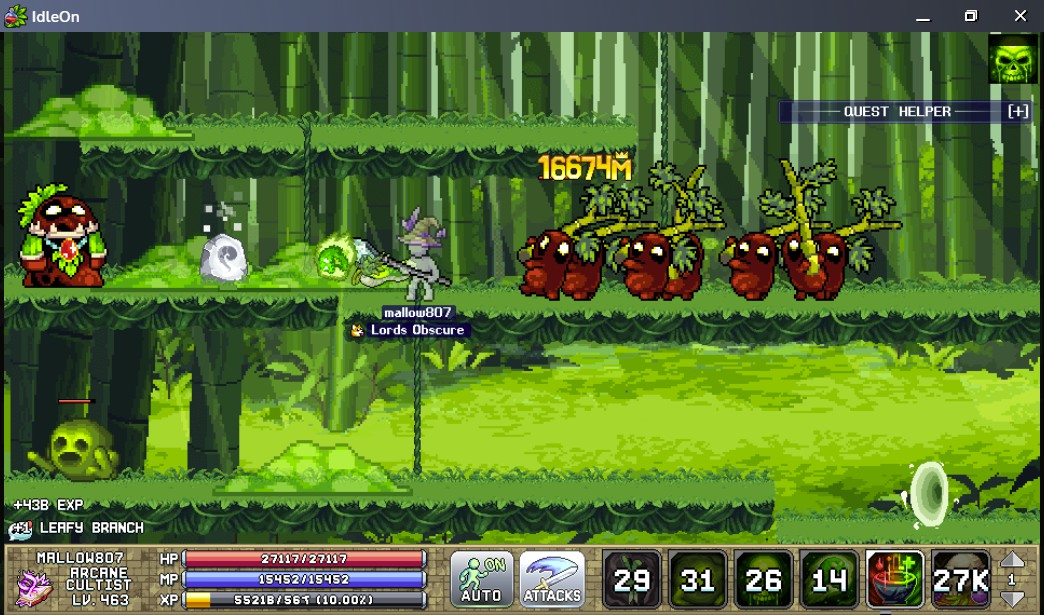
Task: Click the down arrow on the skill bar
Action: click(x=1012, y=597)
